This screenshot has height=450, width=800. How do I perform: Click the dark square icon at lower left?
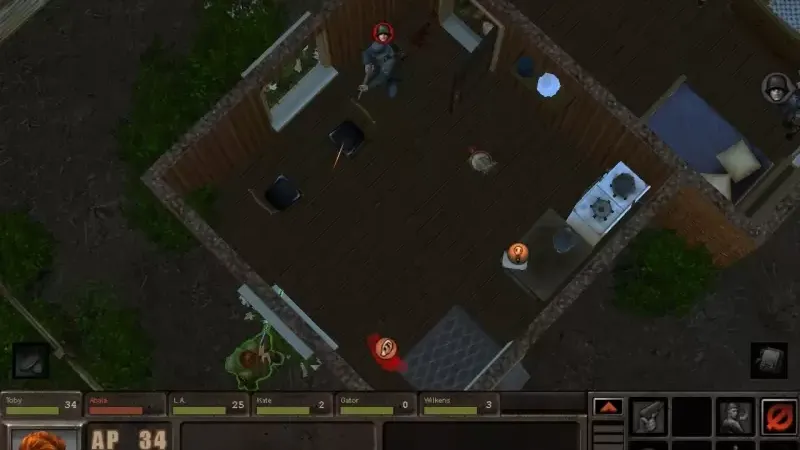(x=30, y=360)
